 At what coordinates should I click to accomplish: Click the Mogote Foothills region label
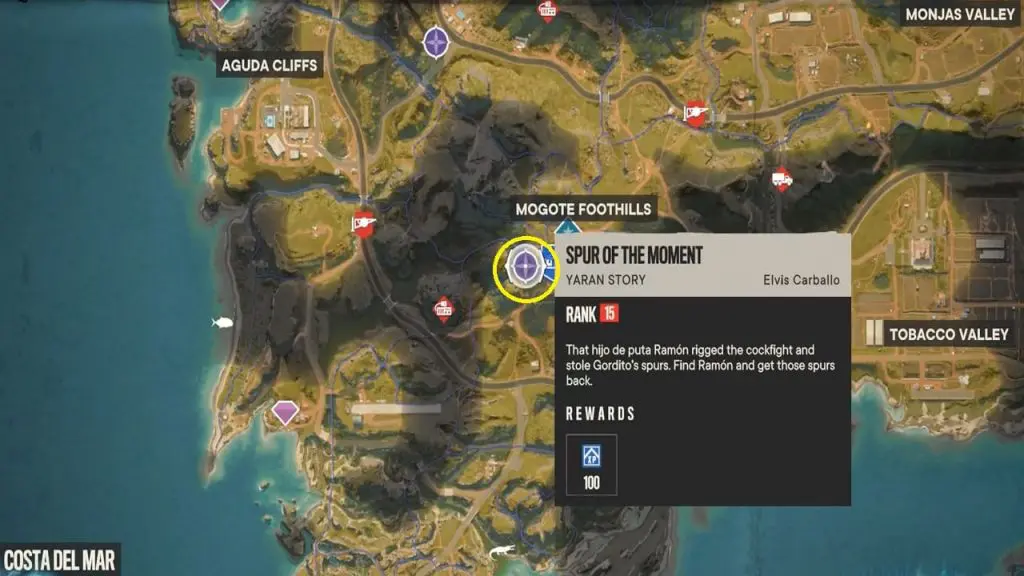[583, 209]
